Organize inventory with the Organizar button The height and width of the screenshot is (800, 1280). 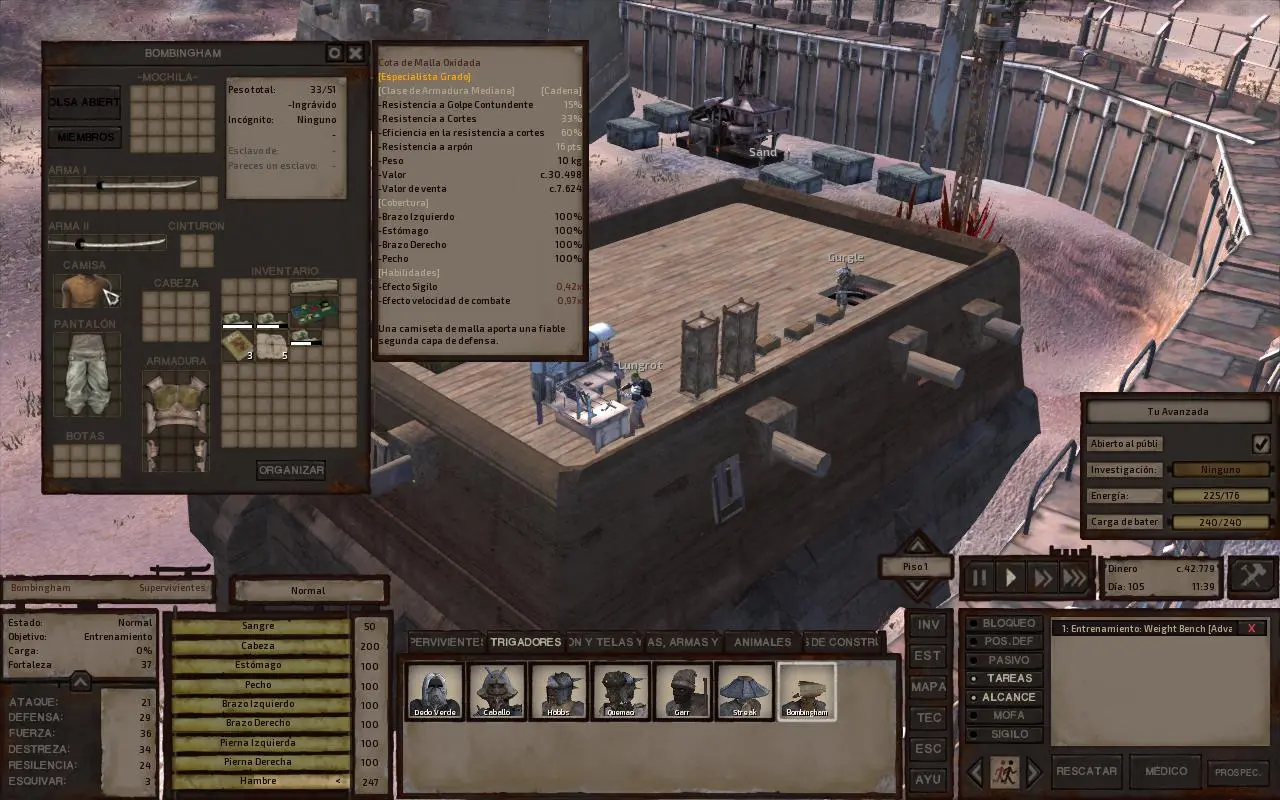pyautogui.click(x=291, y=470)
